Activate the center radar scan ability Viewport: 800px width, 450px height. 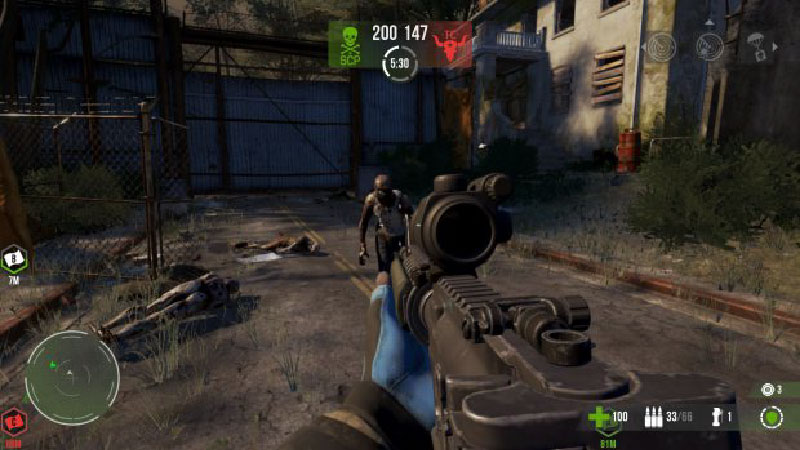[x=710, y=47]
